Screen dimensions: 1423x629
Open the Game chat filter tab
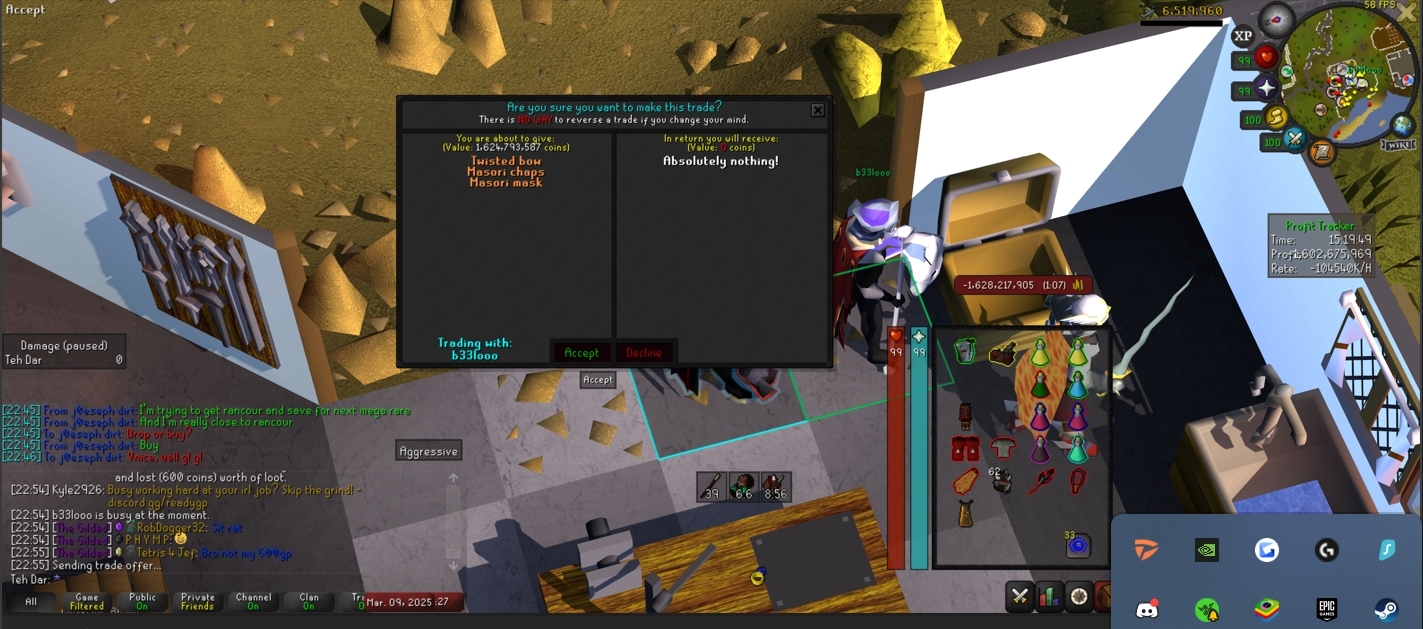click(x=87, y=602)
